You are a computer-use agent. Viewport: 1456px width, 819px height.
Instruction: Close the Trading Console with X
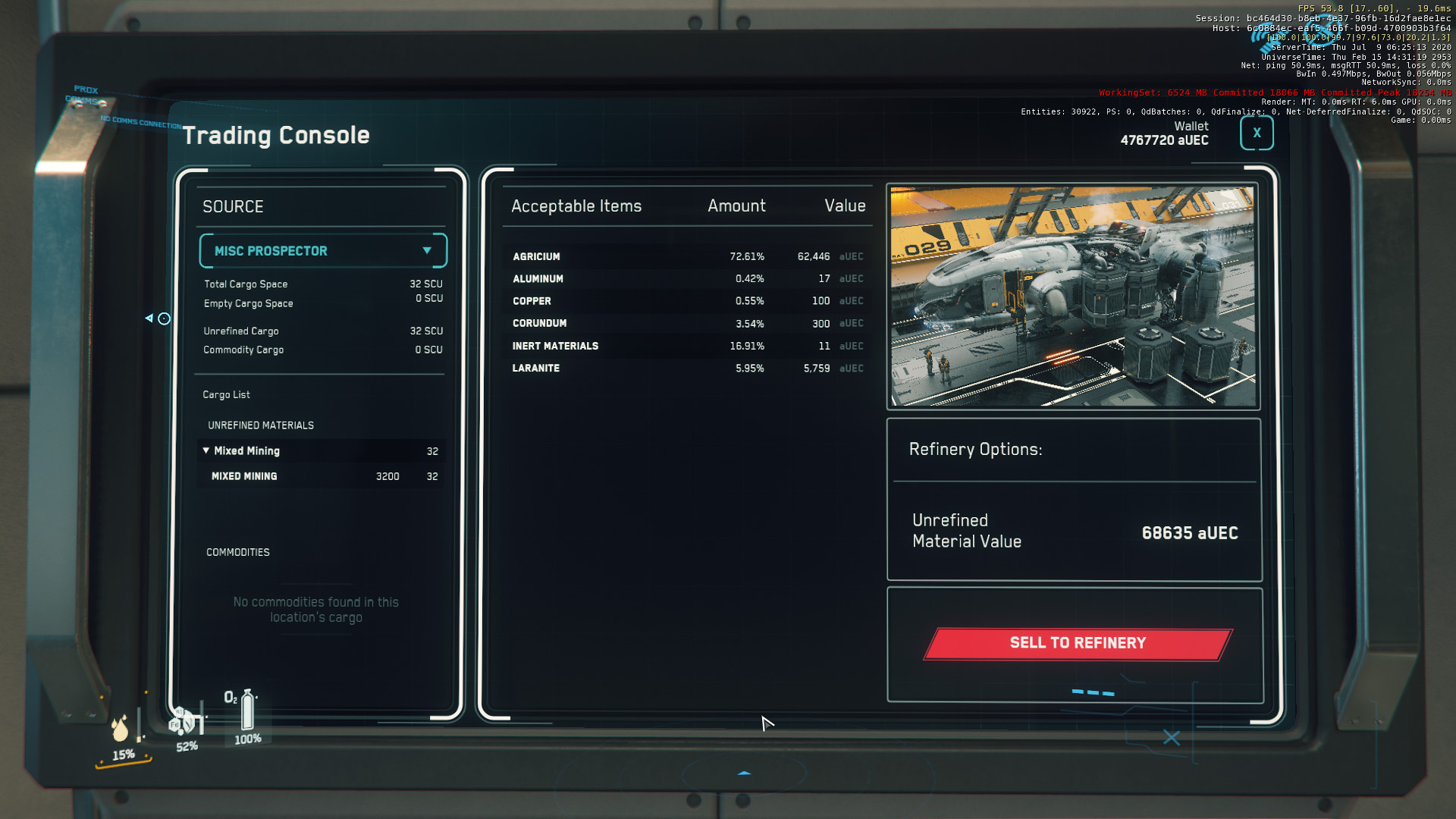1257,133
